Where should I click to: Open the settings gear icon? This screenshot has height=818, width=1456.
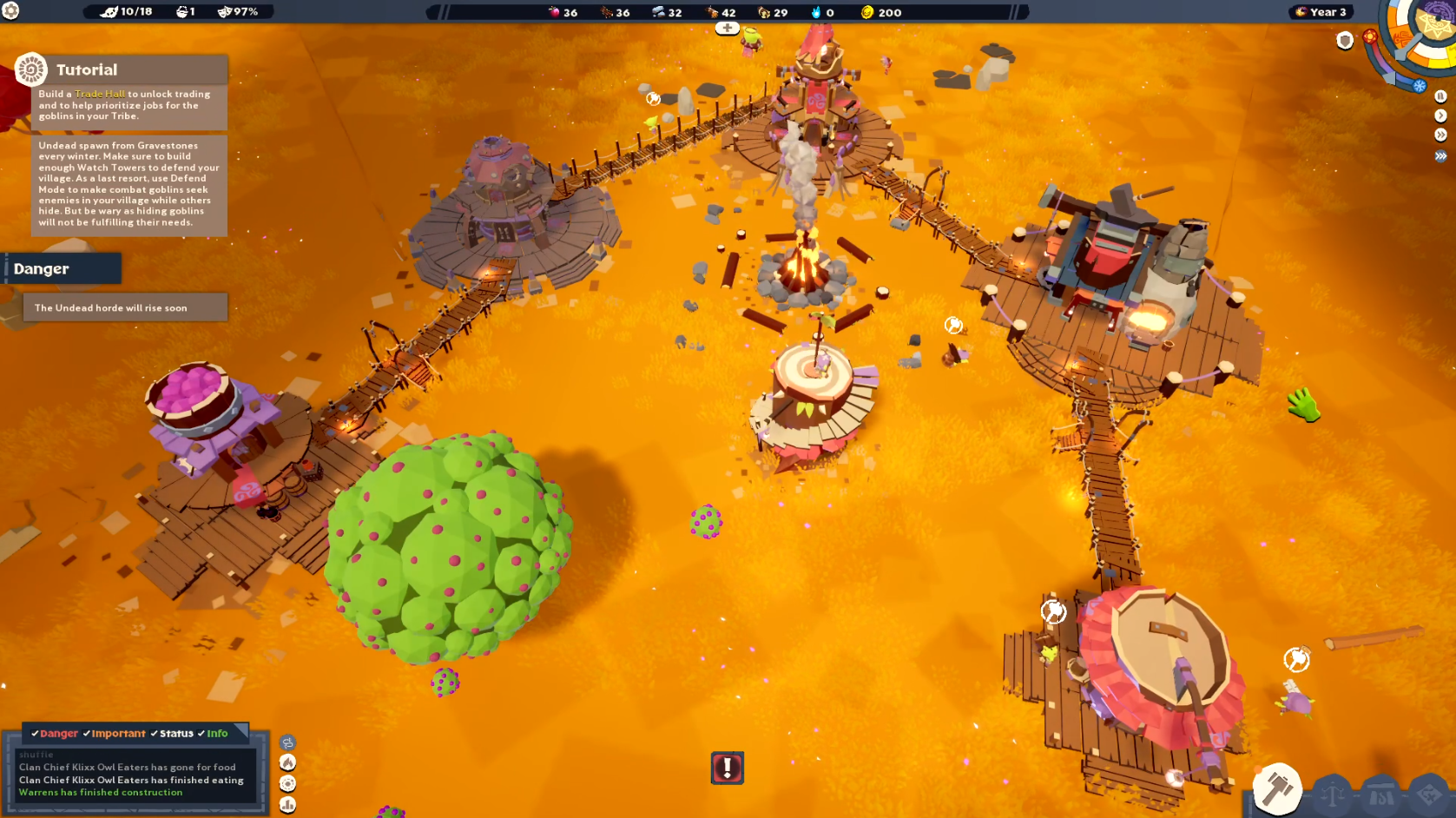[x=10, y=11]
